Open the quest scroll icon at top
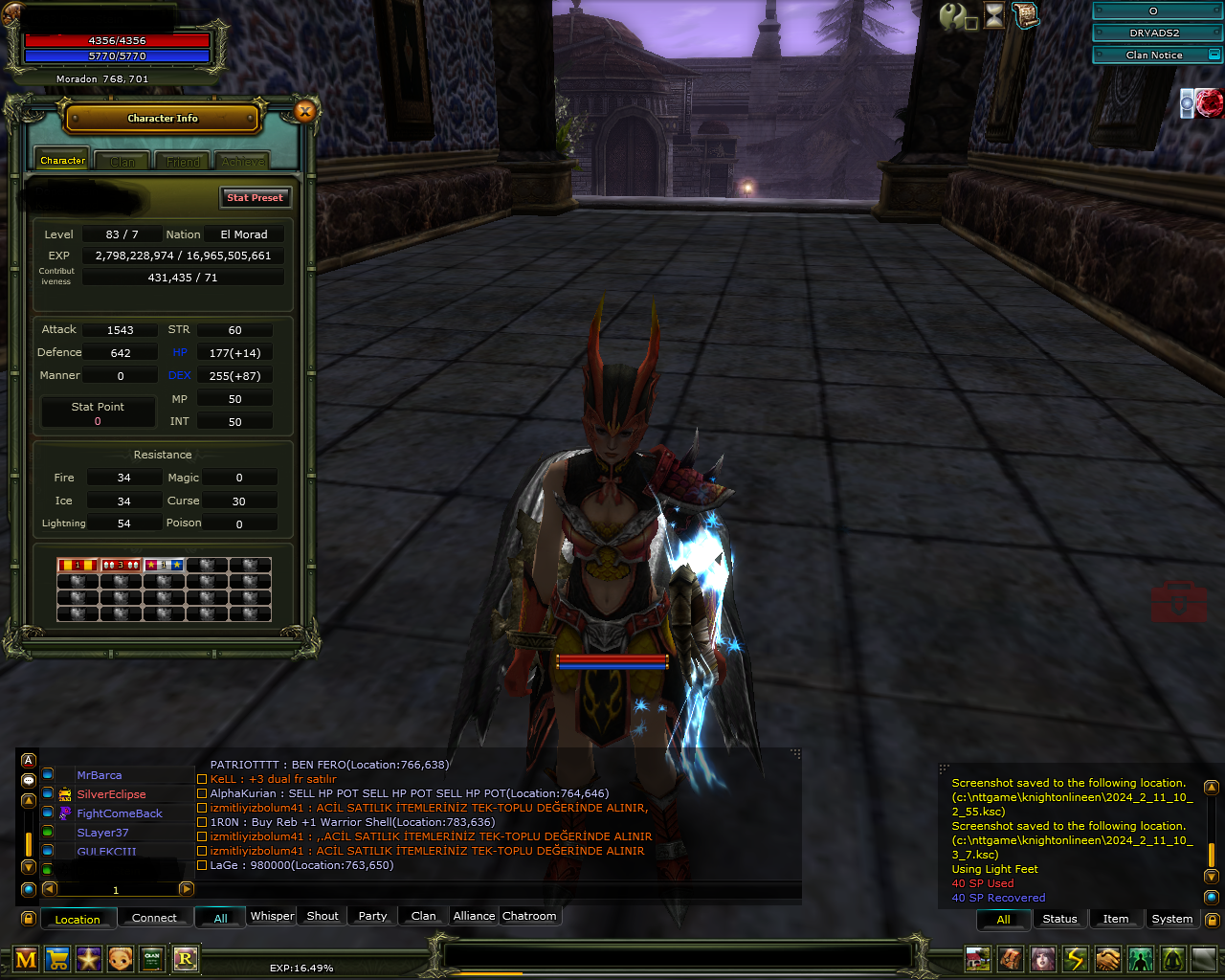This screenshot has height=980, width=1225. pyautogui.click(x=1026, y=15)
